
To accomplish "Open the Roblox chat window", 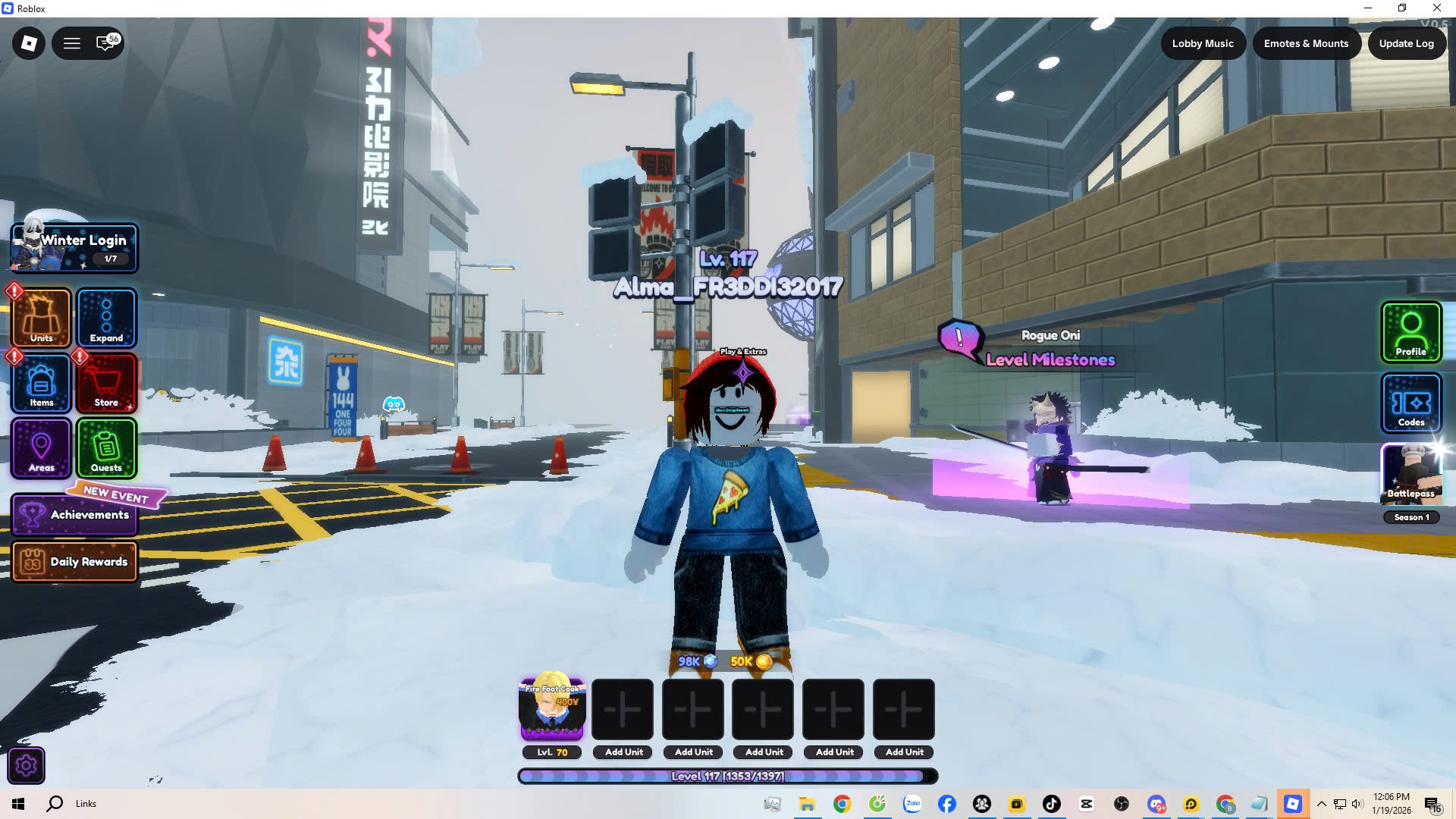I will click(106, 43).
